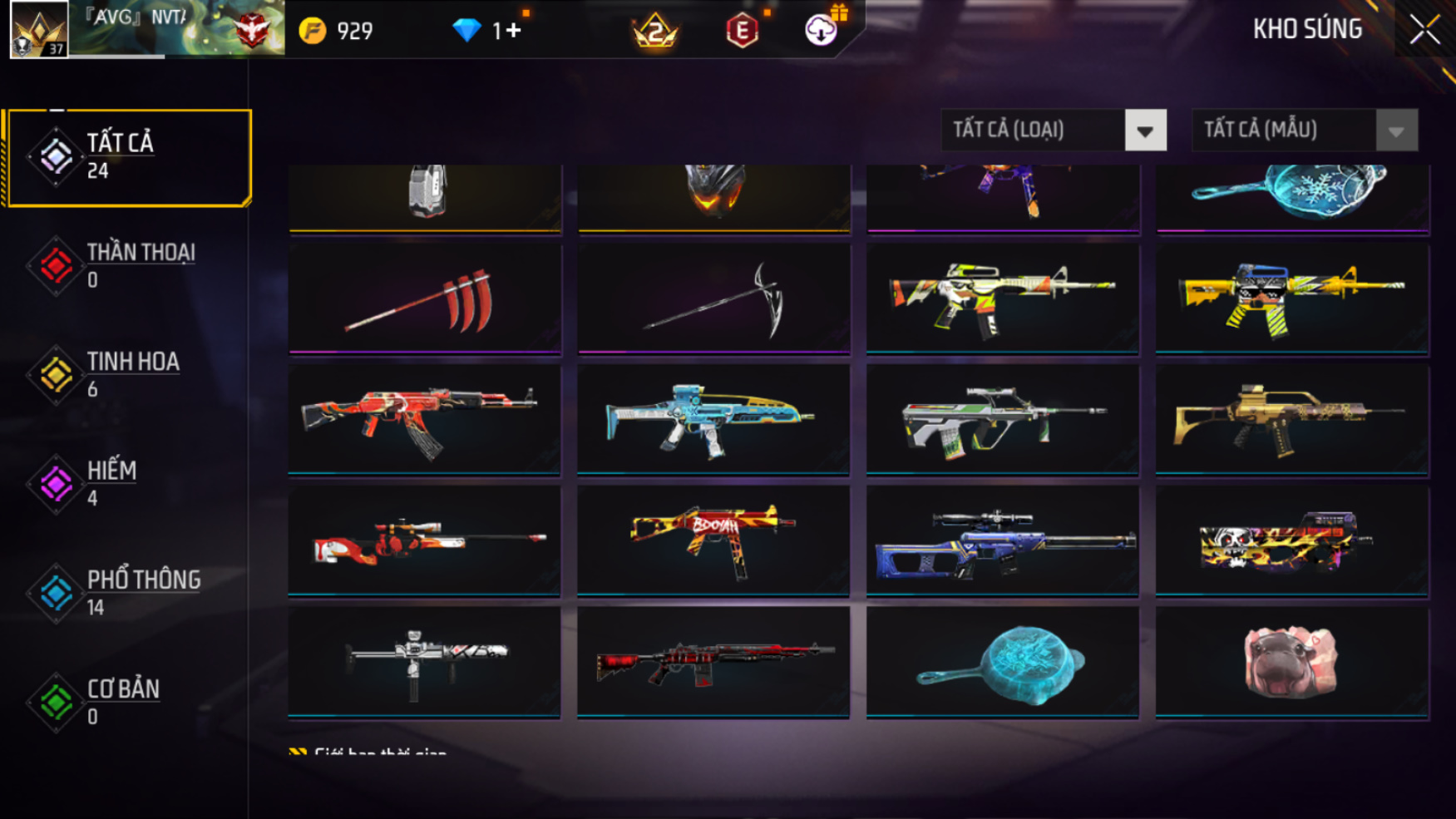Screen dimensions: 1456x819
Task: Choose the red AK rifle skin
Action: tap(425, 420)
